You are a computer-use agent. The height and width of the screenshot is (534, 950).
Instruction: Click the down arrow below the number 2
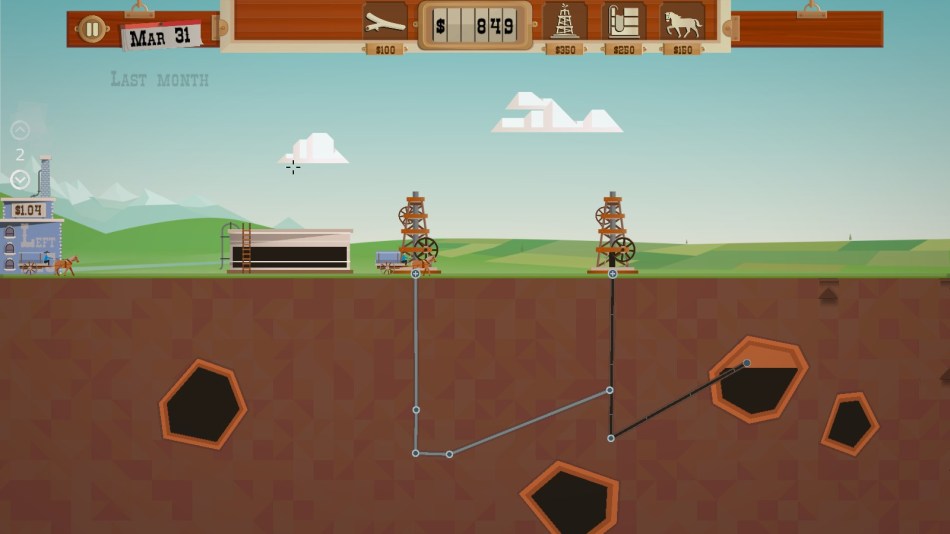20,180
